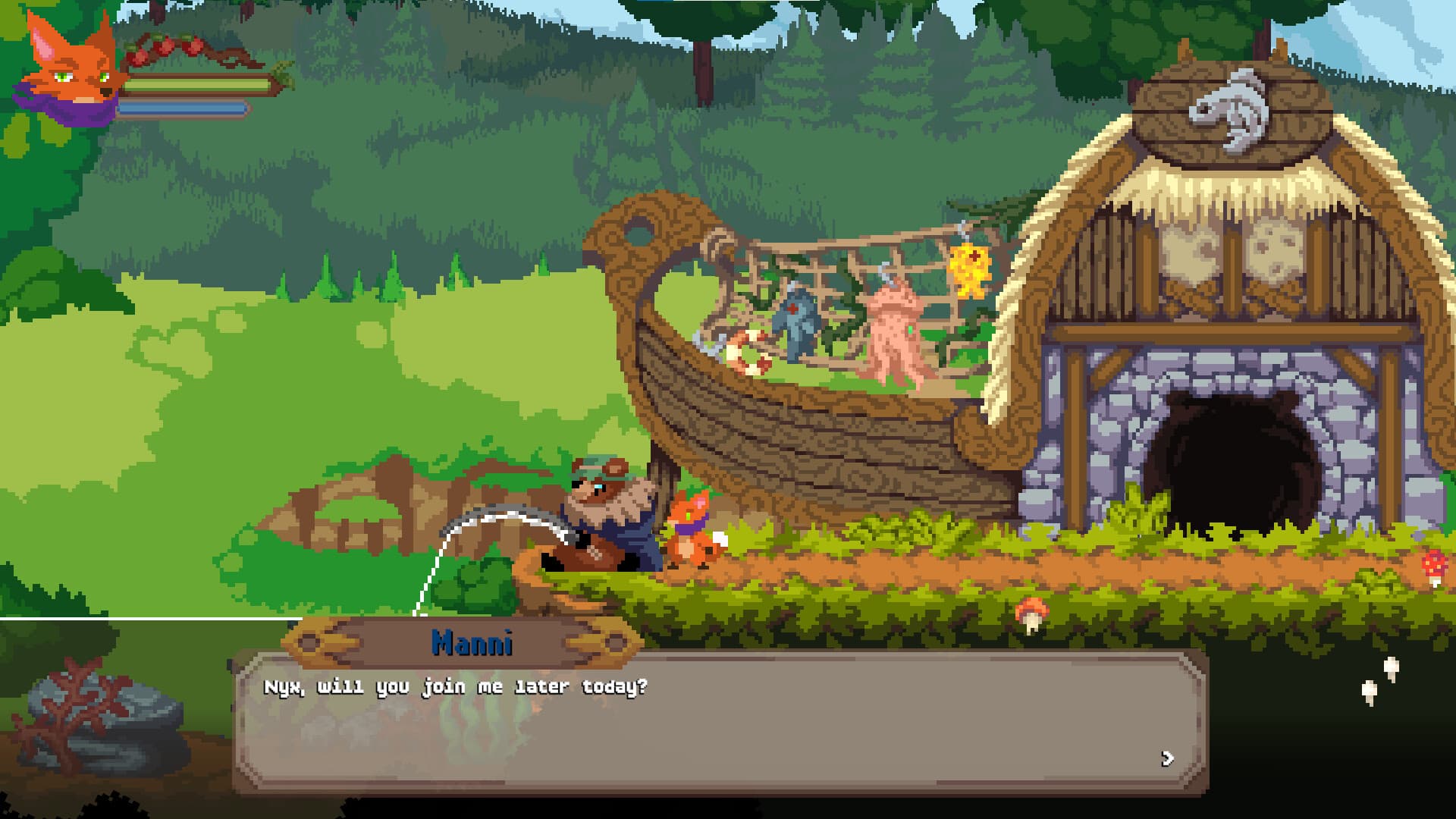The image size is (1456, 819).
Task: Advance the dialogue with the white chevron
Action: (1169, 758)
